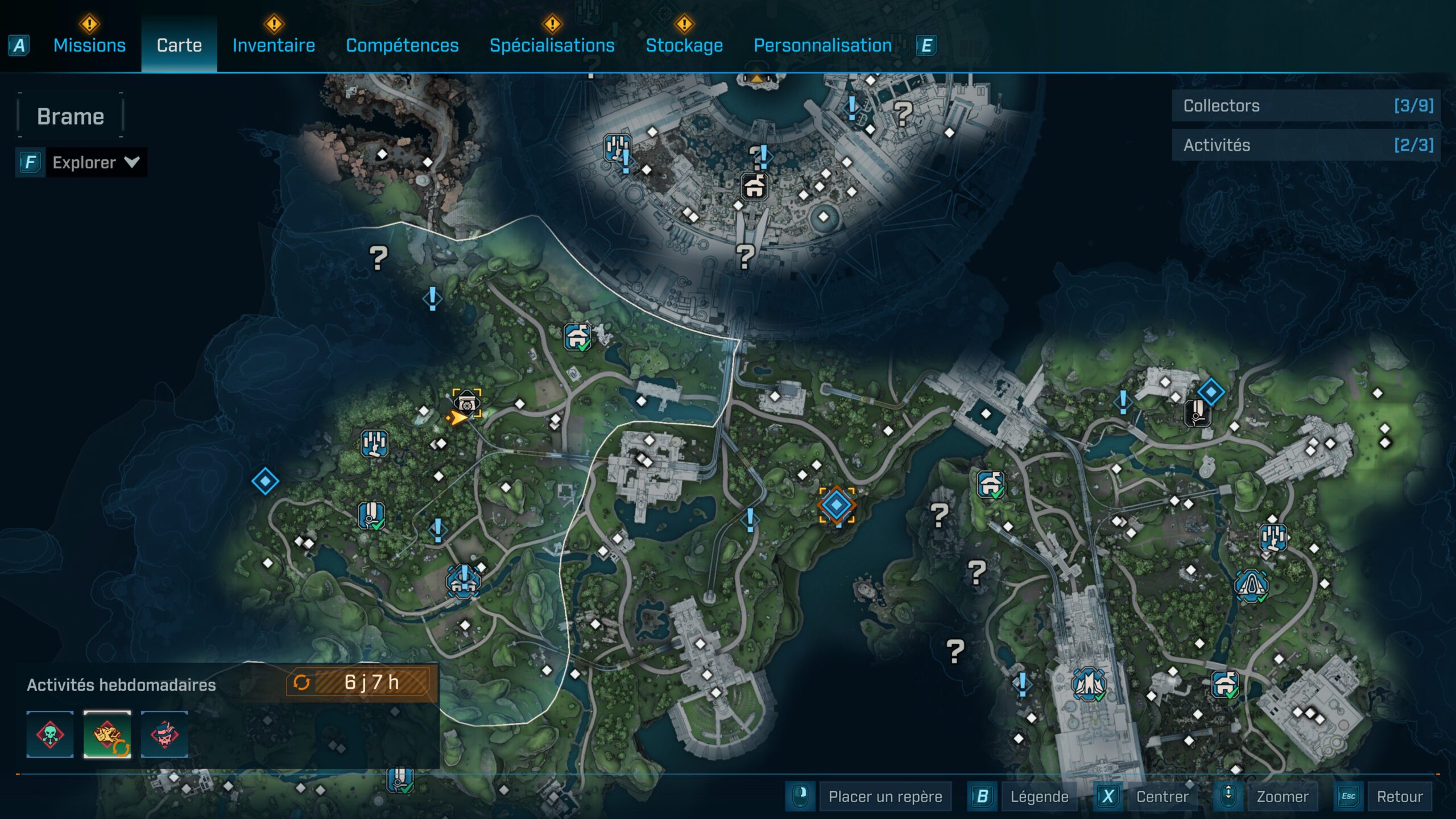Screen dimensions: 1456x819
Task: Click the Zoomer map control
Action: 1282,796
